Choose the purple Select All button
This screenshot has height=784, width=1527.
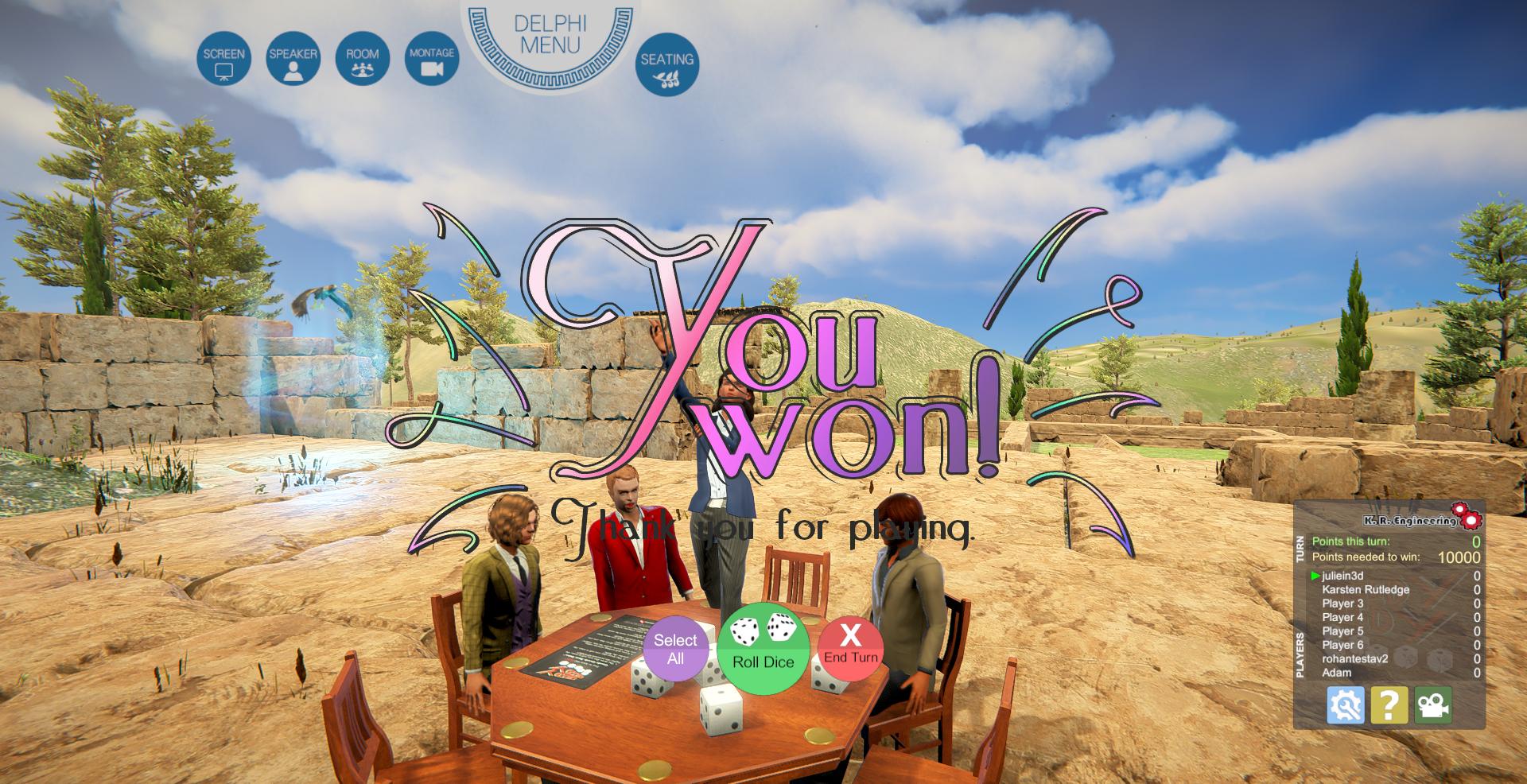[675, 649]
